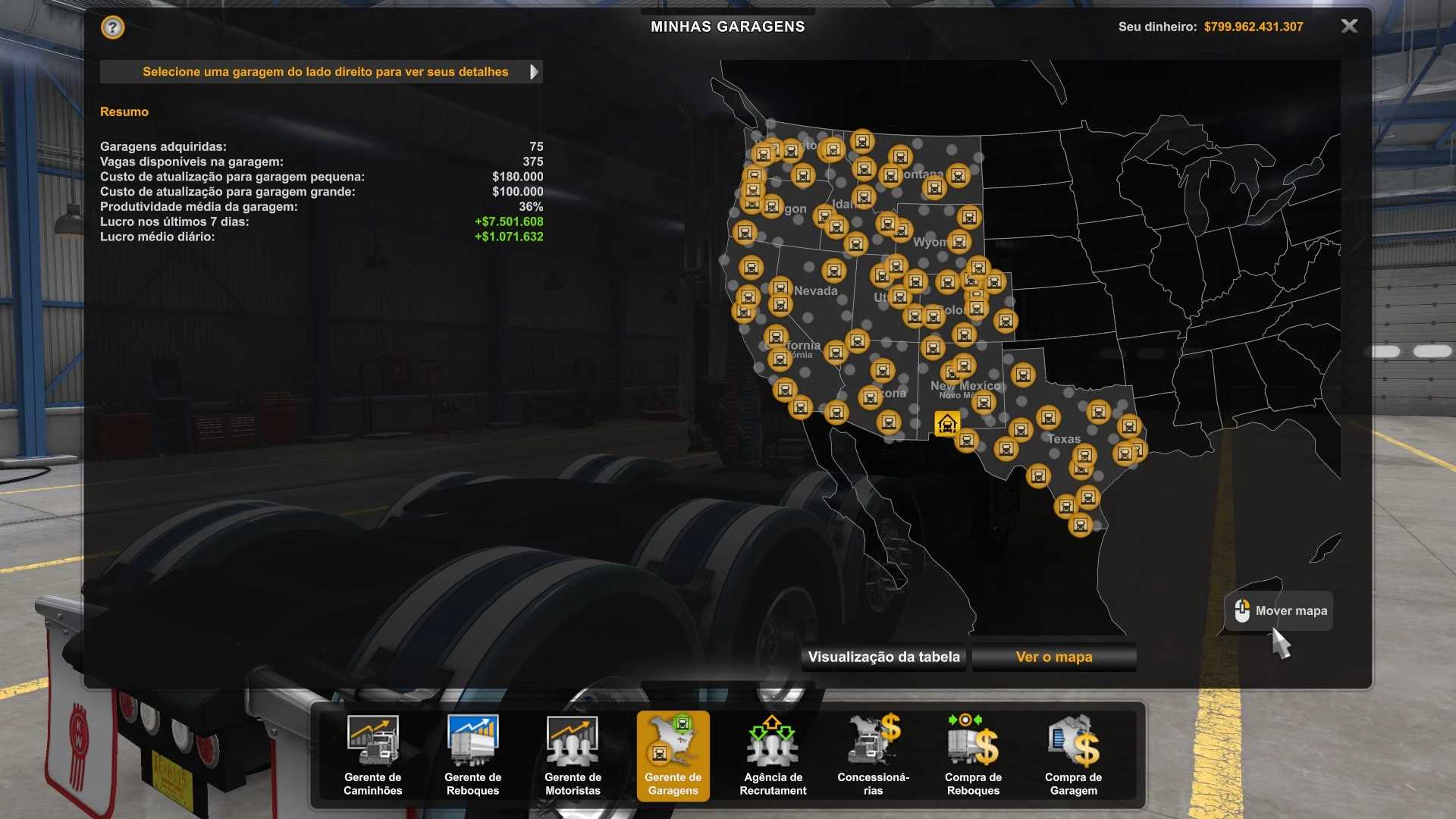The height and width of the screenshot is (819, 1456).
Task: Select the highlighted home garage marker
Action: pyautogui.click(x=946, y=424)
